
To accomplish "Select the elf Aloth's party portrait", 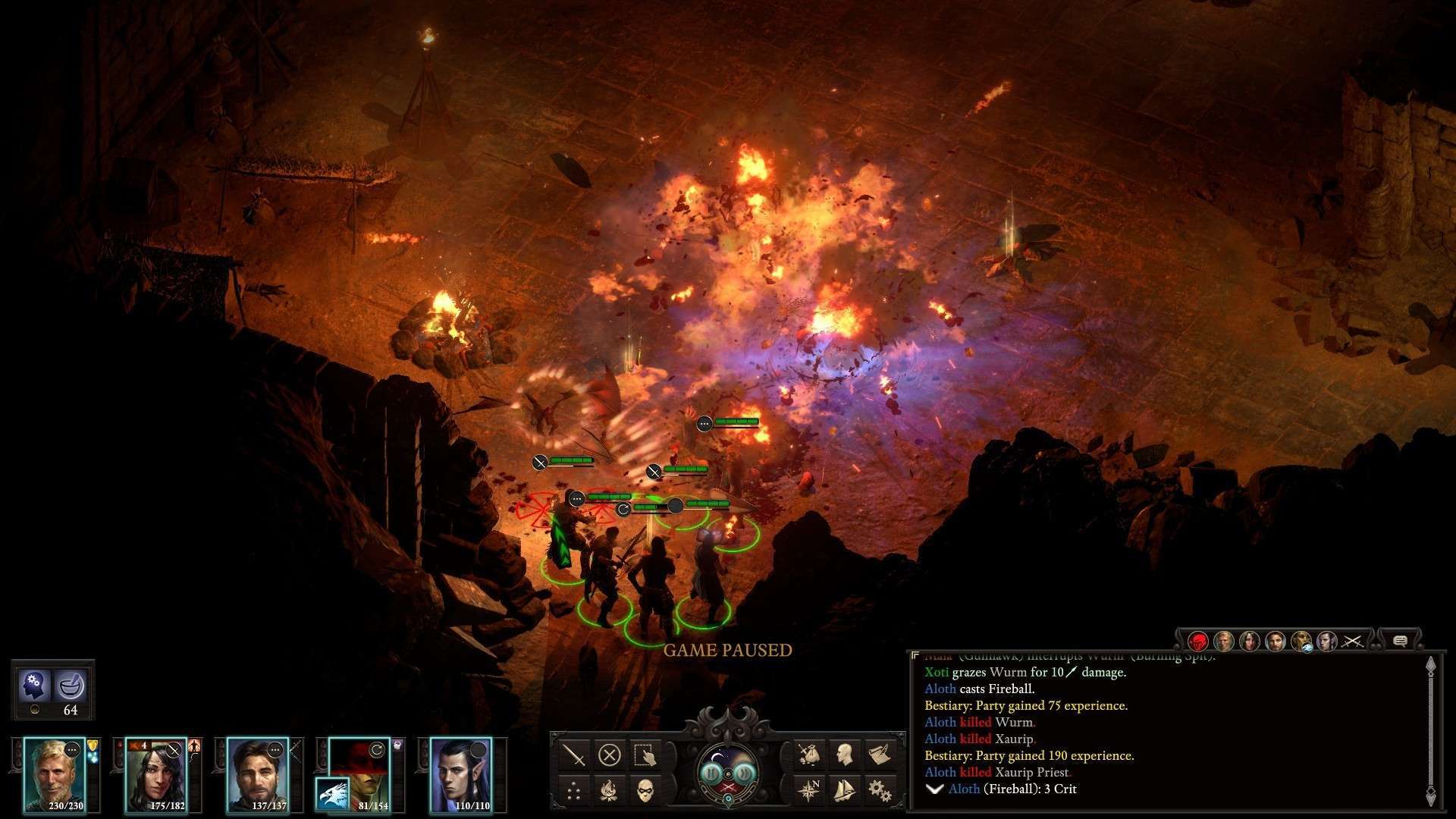I will coord(460,773).
